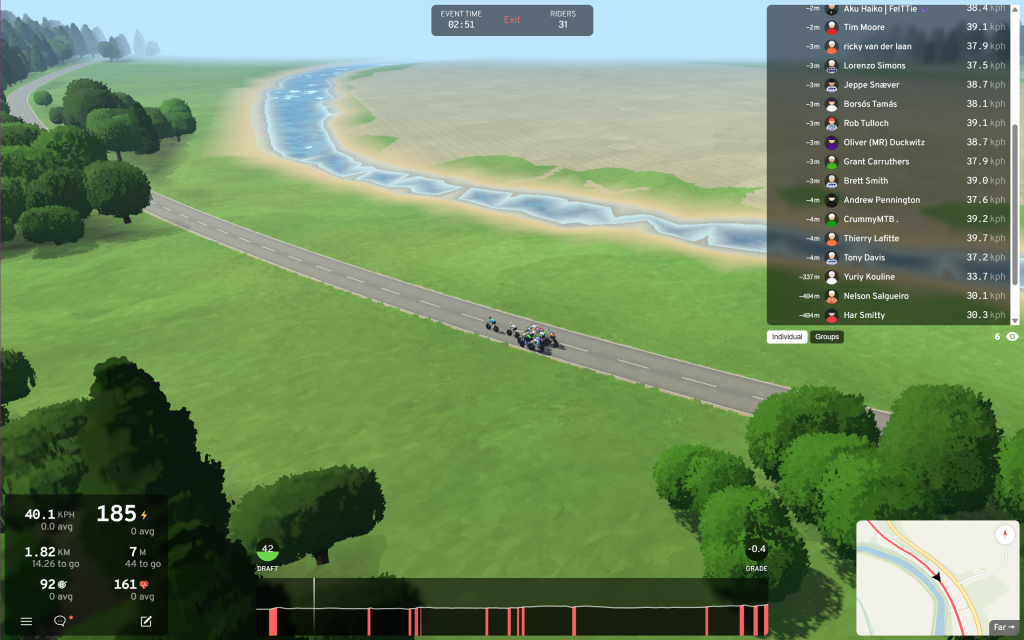Screen dimensions: 1024x640
Task: Click the minimap compass button
Action: pyautogui.click(x=1003, y=535)
